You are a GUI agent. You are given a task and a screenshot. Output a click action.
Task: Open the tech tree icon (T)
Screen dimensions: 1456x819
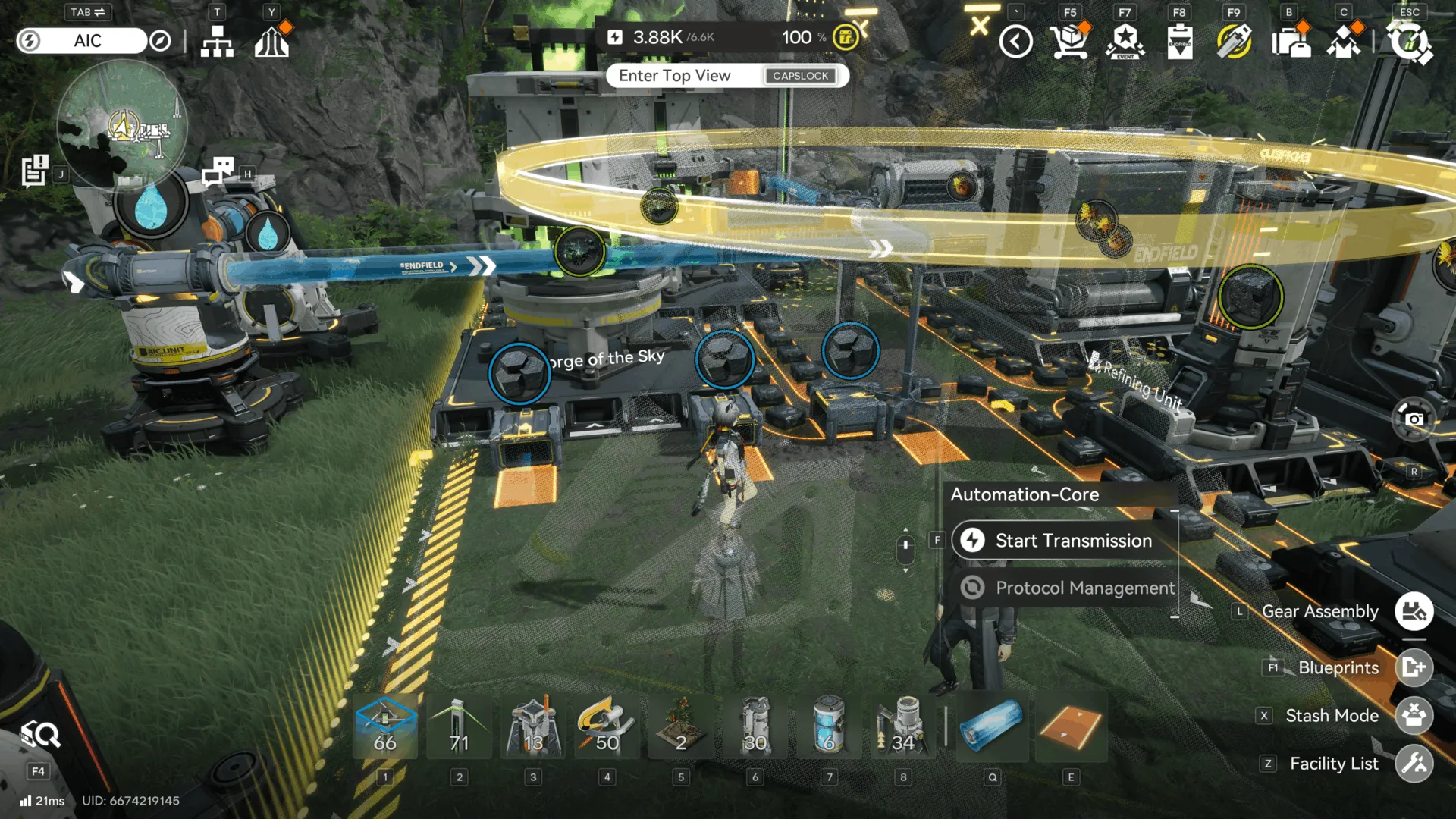tap(218, 42)
